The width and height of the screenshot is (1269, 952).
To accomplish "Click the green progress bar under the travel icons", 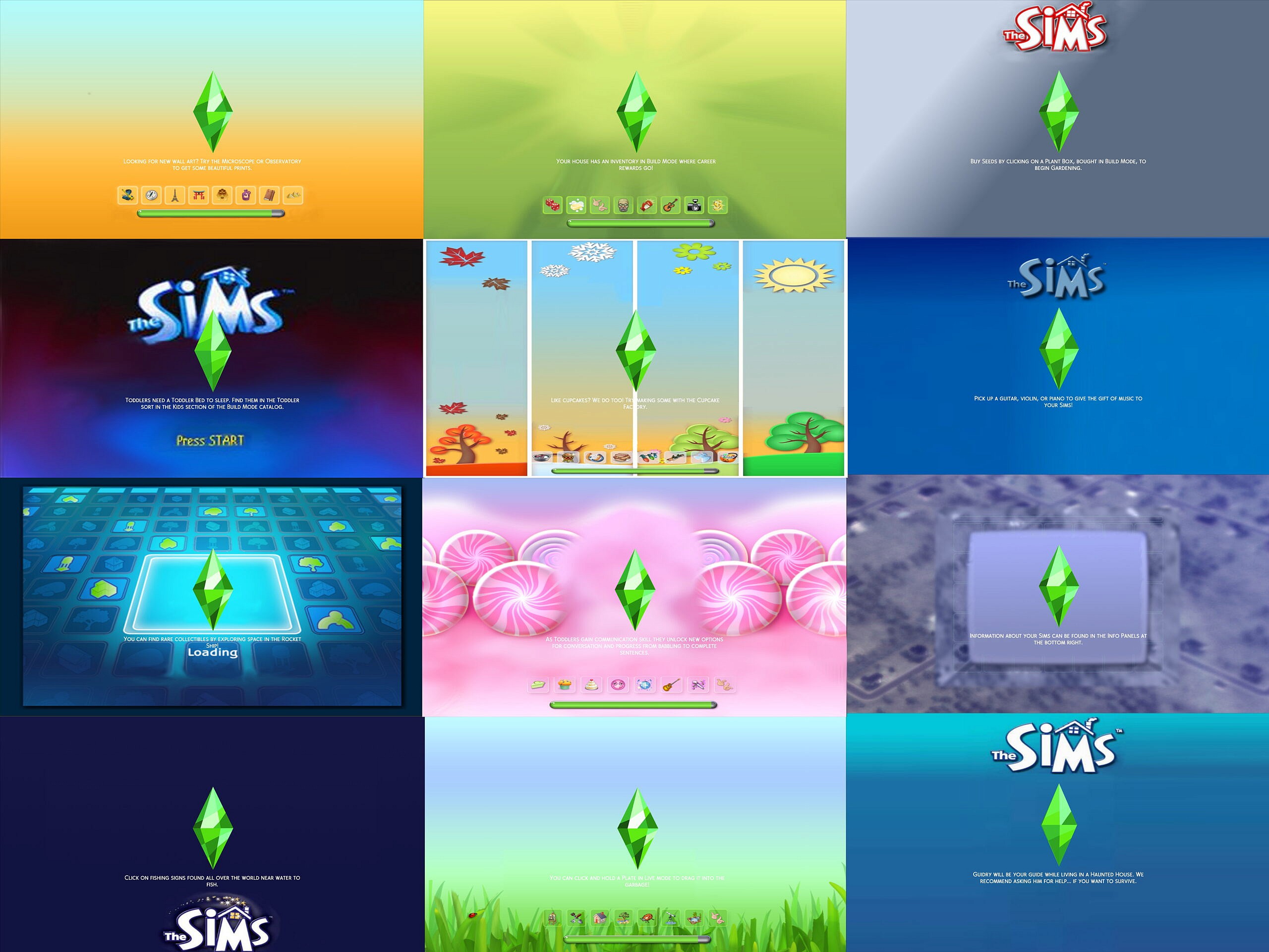I will 212,213.
